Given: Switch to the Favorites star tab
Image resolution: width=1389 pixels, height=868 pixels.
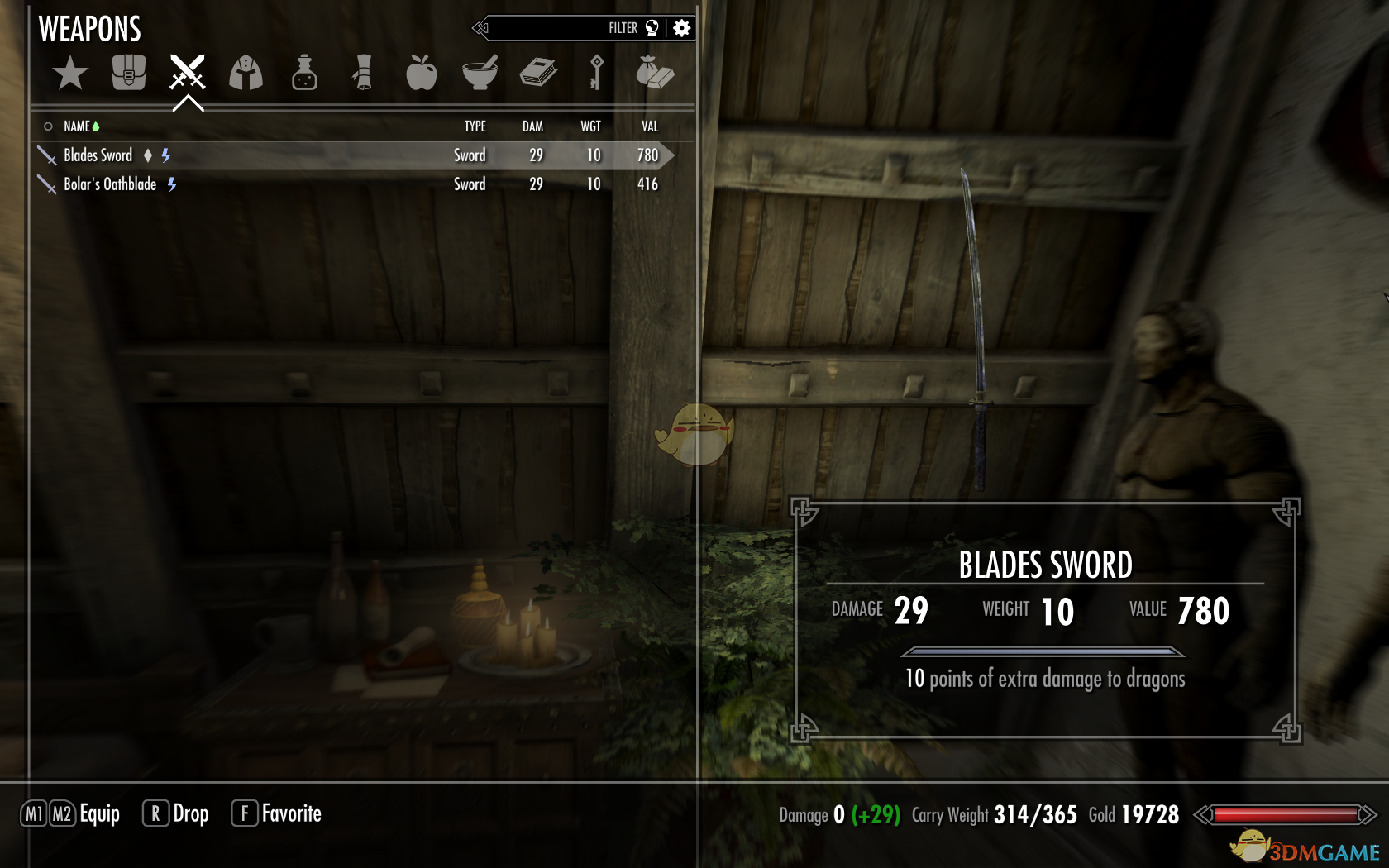Looking at the screenshot, I should pyautogui.click(x=70, y=74).
